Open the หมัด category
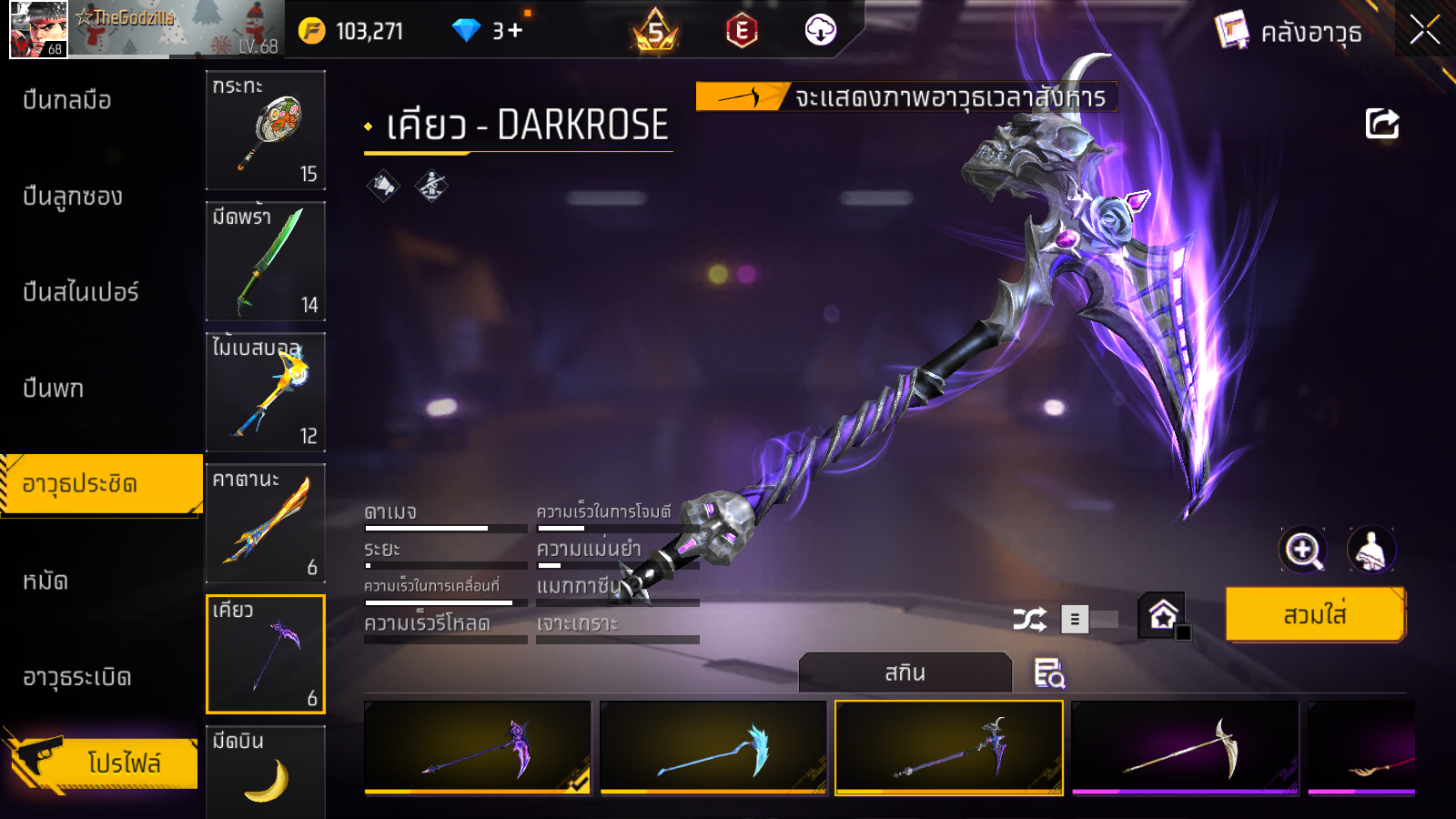 click(45, 581)
